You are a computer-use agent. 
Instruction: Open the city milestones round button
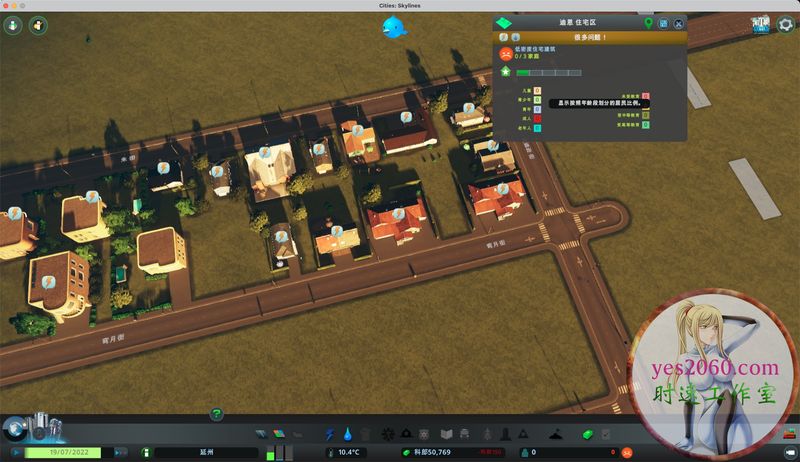pyautogui.click(x=15, y=428)
